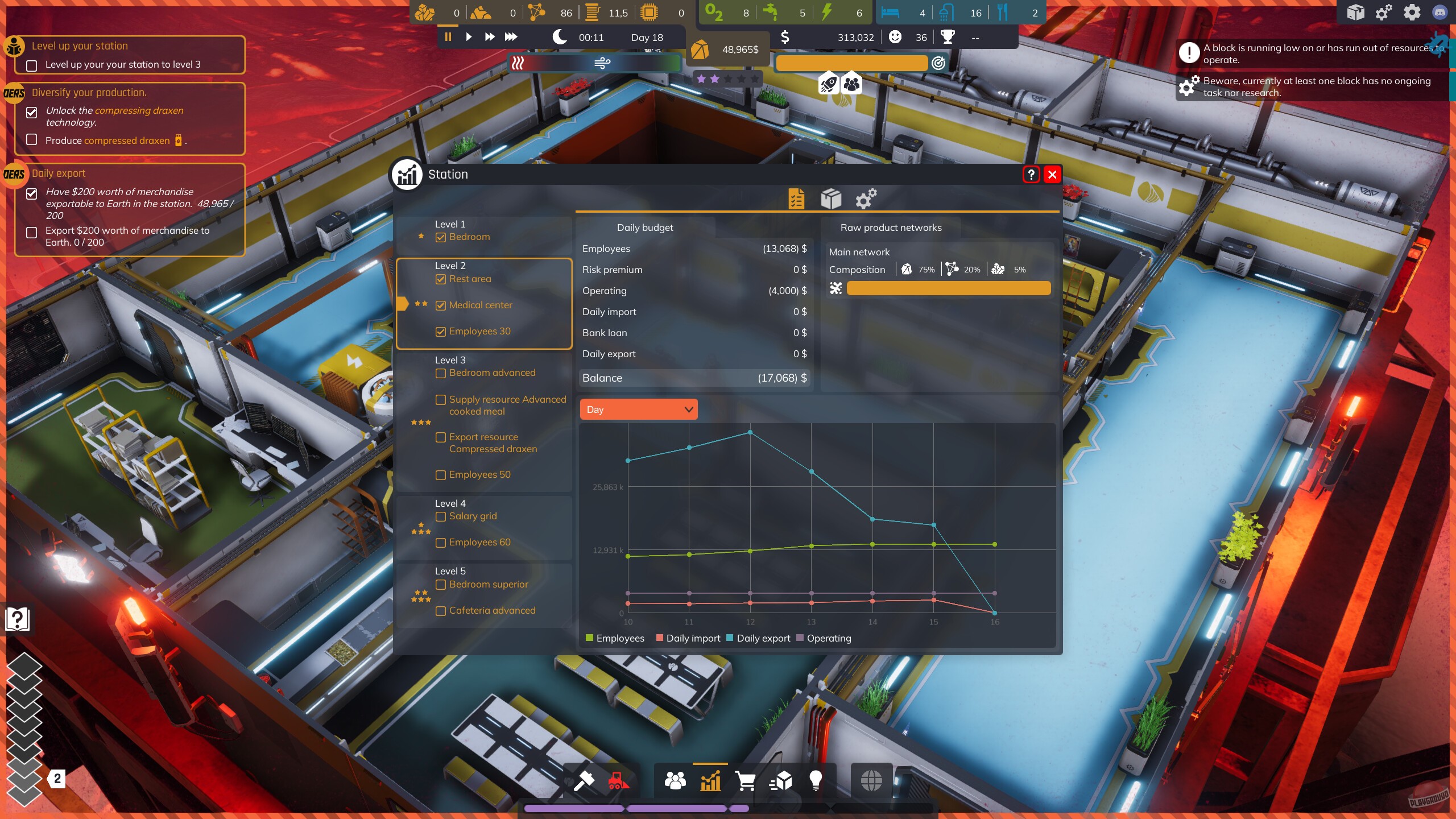The image size is (1456, 819).
Task: Collapse the Level 4 section
Action: pyautogui.click(x=451, y=503)
